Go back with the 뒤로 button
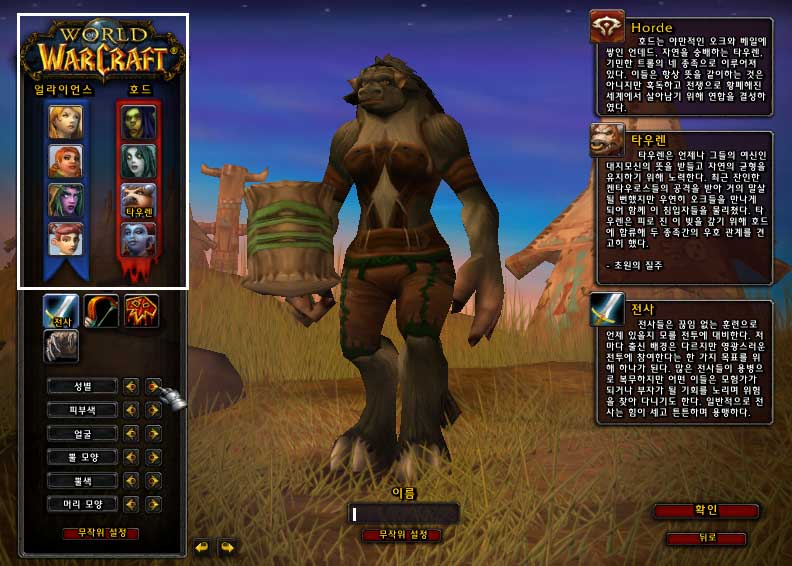This screenshot has width=792, height=566. 706,539
